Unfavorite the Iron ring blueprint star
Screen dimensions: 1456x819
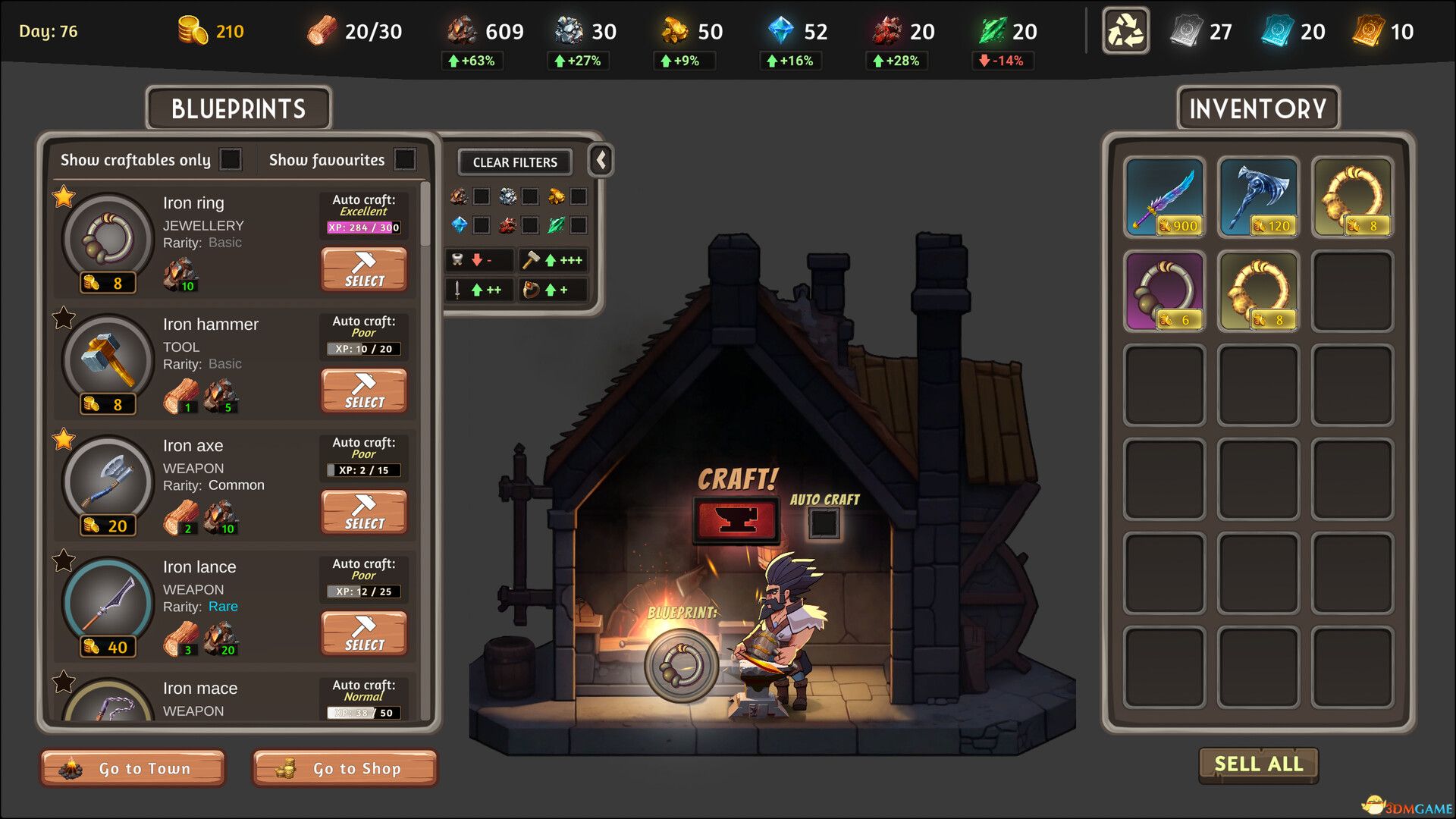[62, 197]
